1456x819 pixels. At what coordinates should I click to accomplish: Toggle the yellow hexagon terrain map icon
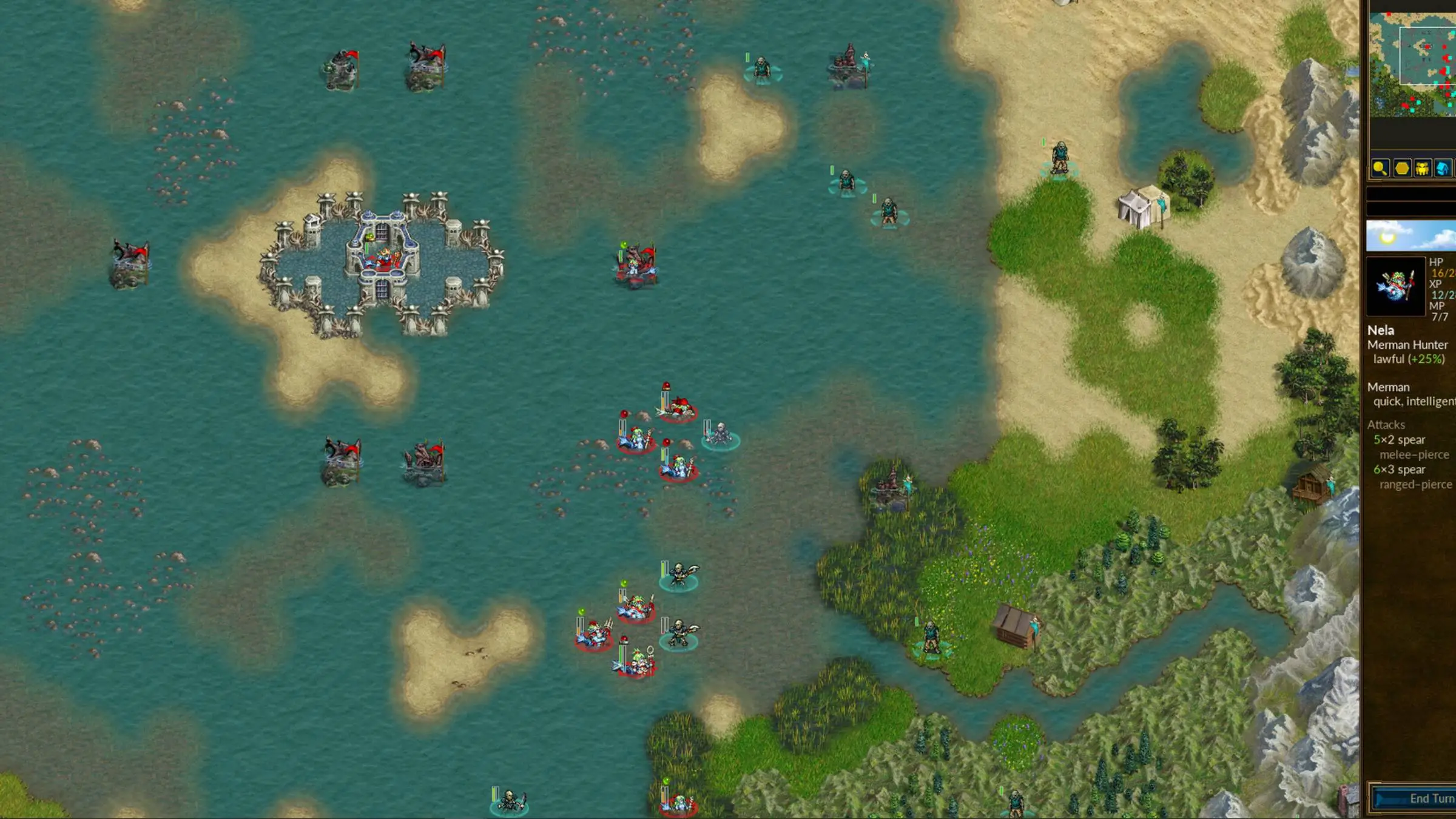click(1401, 168)
